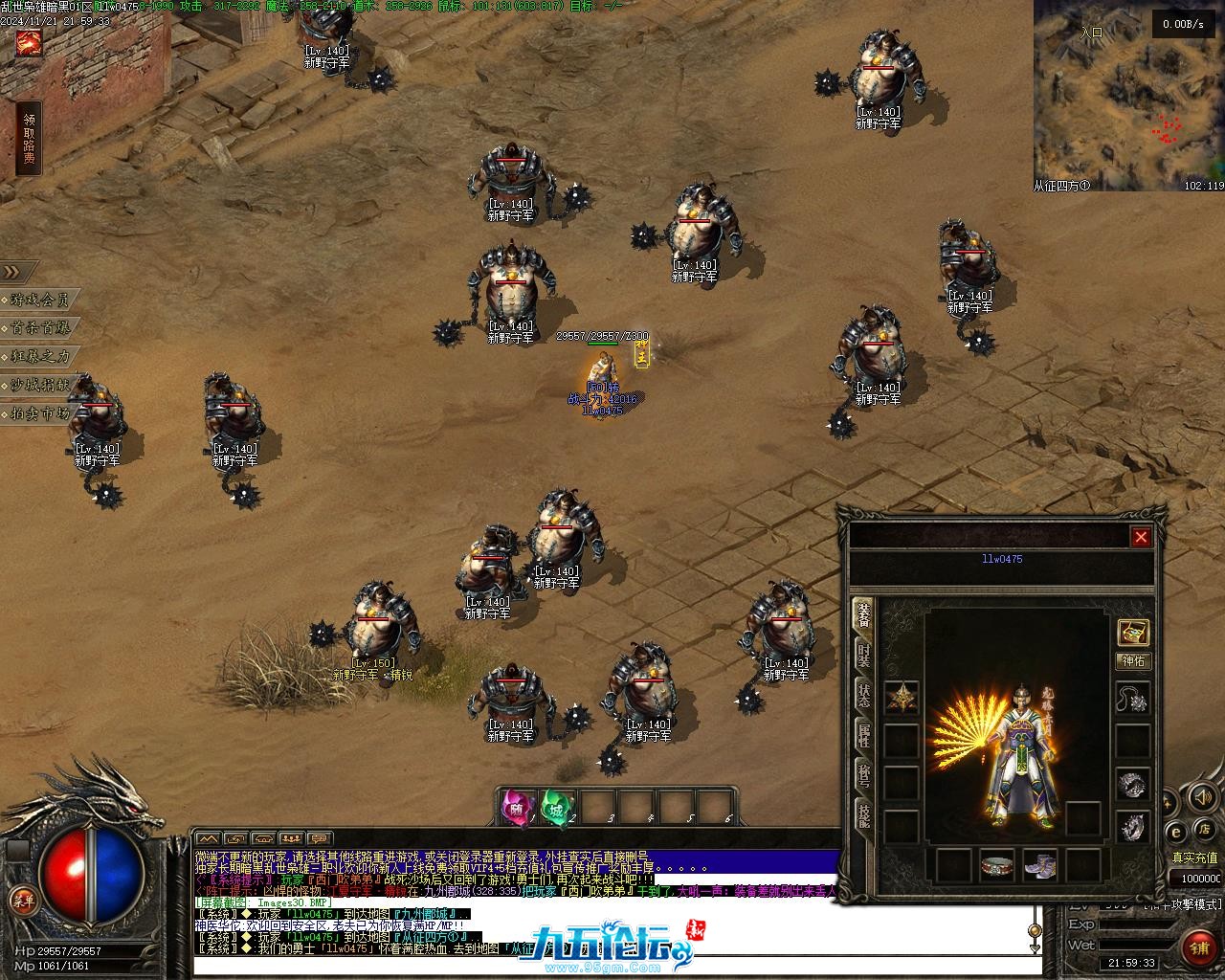The height and width of the screenshot is (980, 1225).
Task: Switch to the 时装 fashion tab
Action: click(863, 655)
